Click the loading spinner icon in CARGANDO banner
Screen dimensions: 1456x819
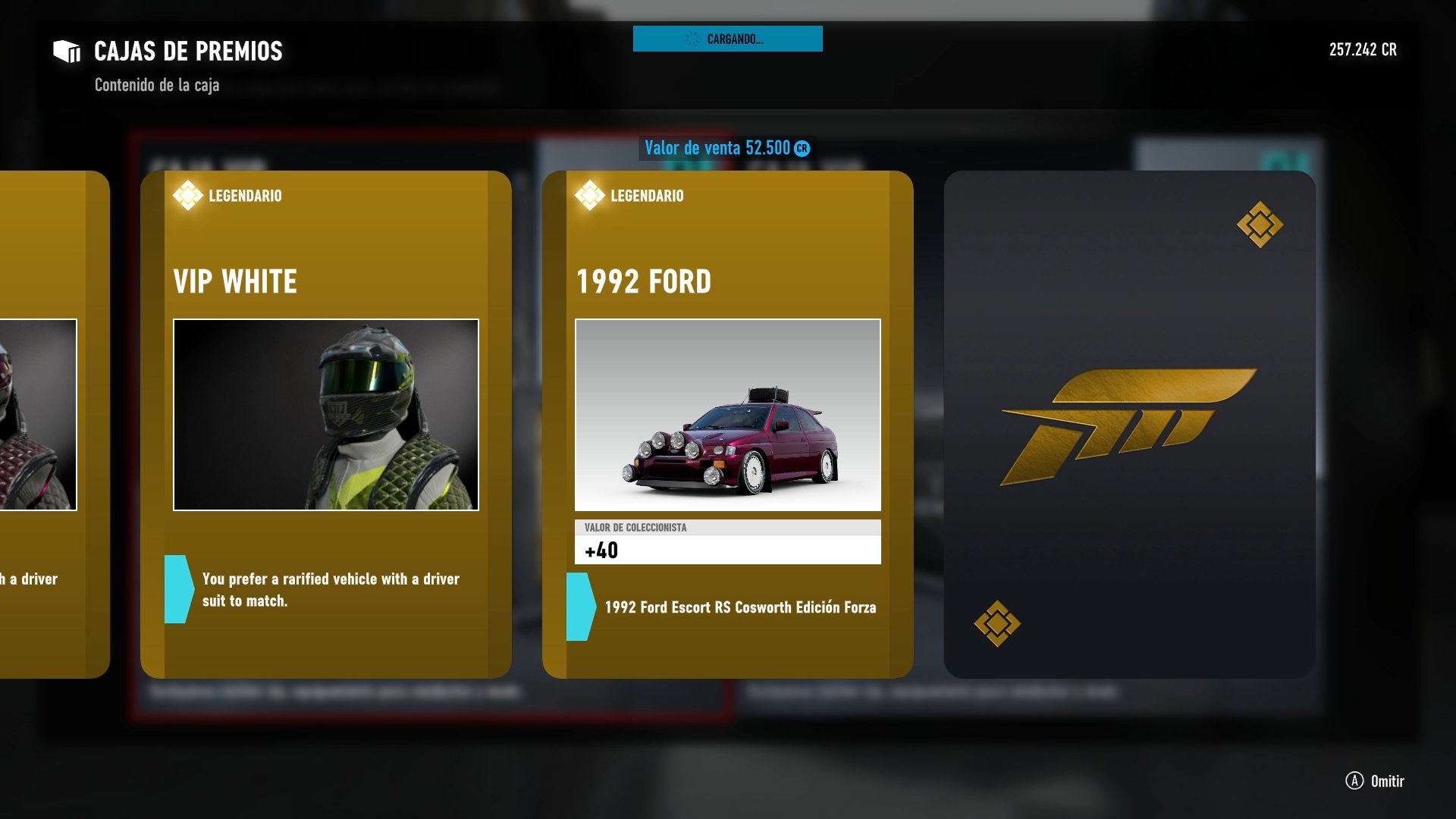(691, 39)
